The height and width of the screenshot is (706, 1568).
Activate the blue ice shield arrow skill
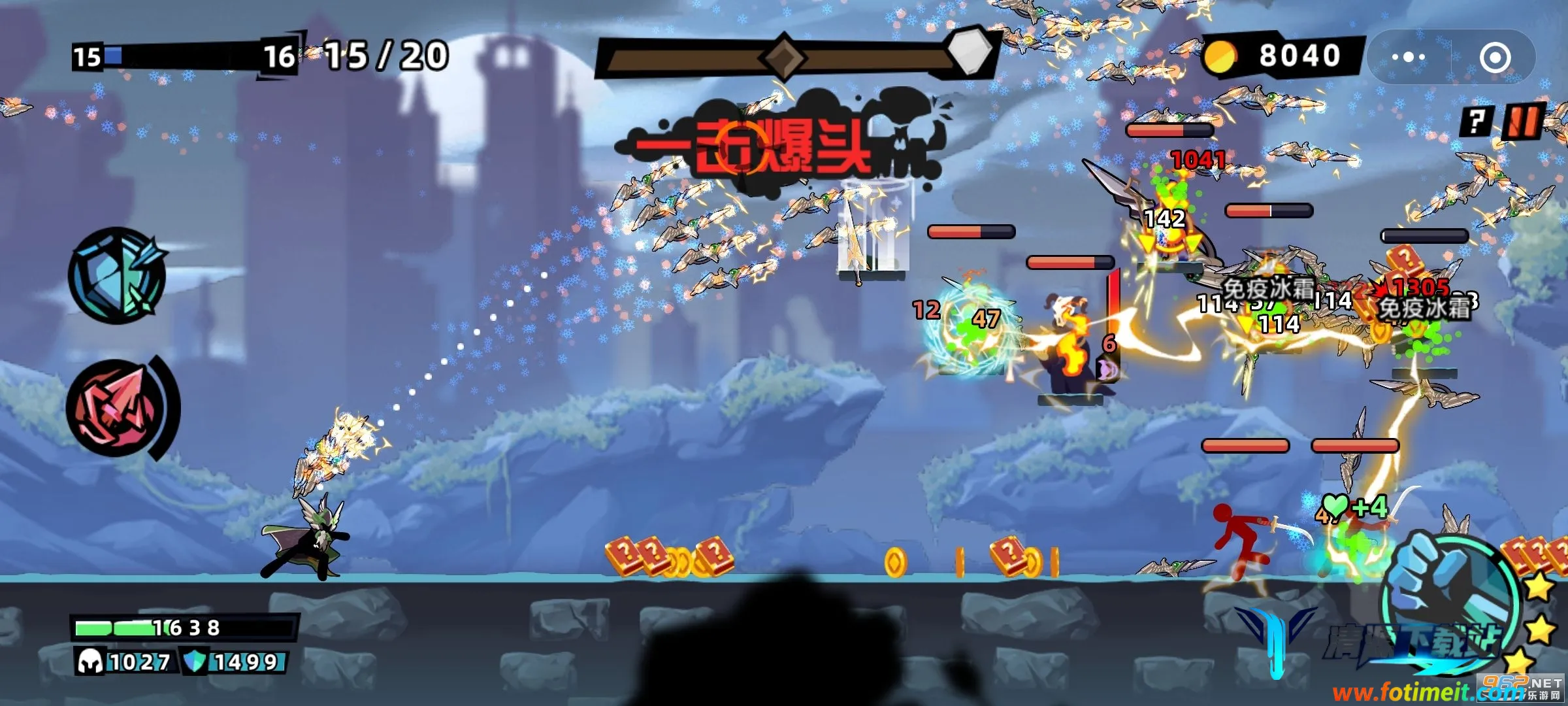(x=116, y=275)
